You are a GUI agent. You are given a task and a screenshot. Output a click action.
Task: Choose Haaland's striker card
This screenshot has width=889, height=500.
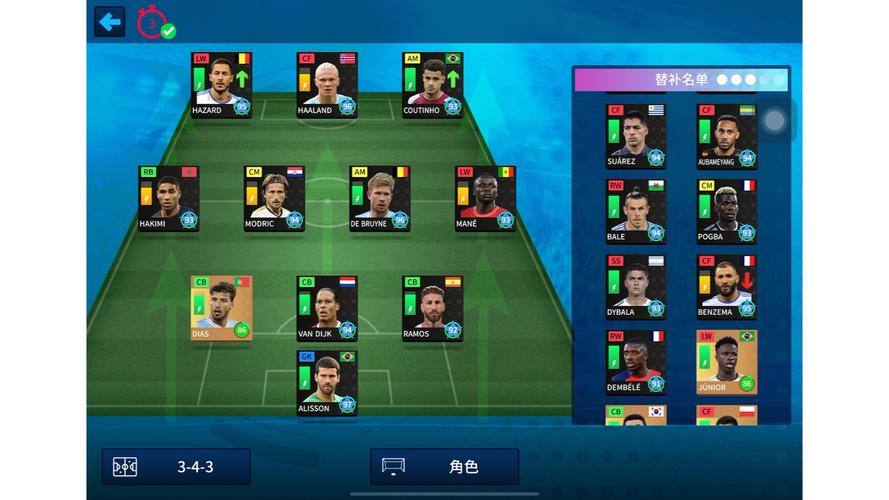[x=327, y=85]
